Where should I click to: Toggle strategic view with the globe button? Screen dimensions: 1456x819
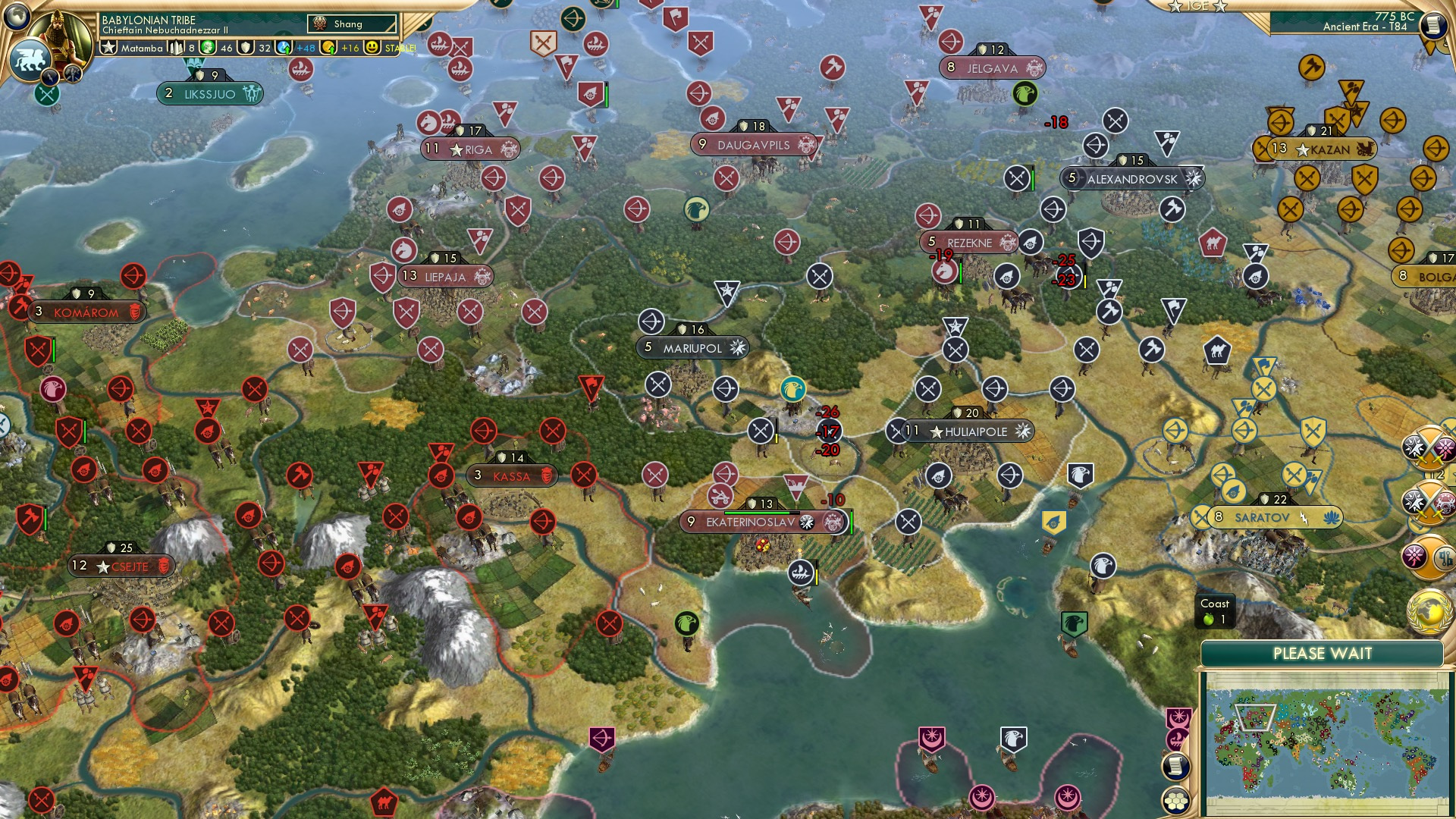point(15,14)
